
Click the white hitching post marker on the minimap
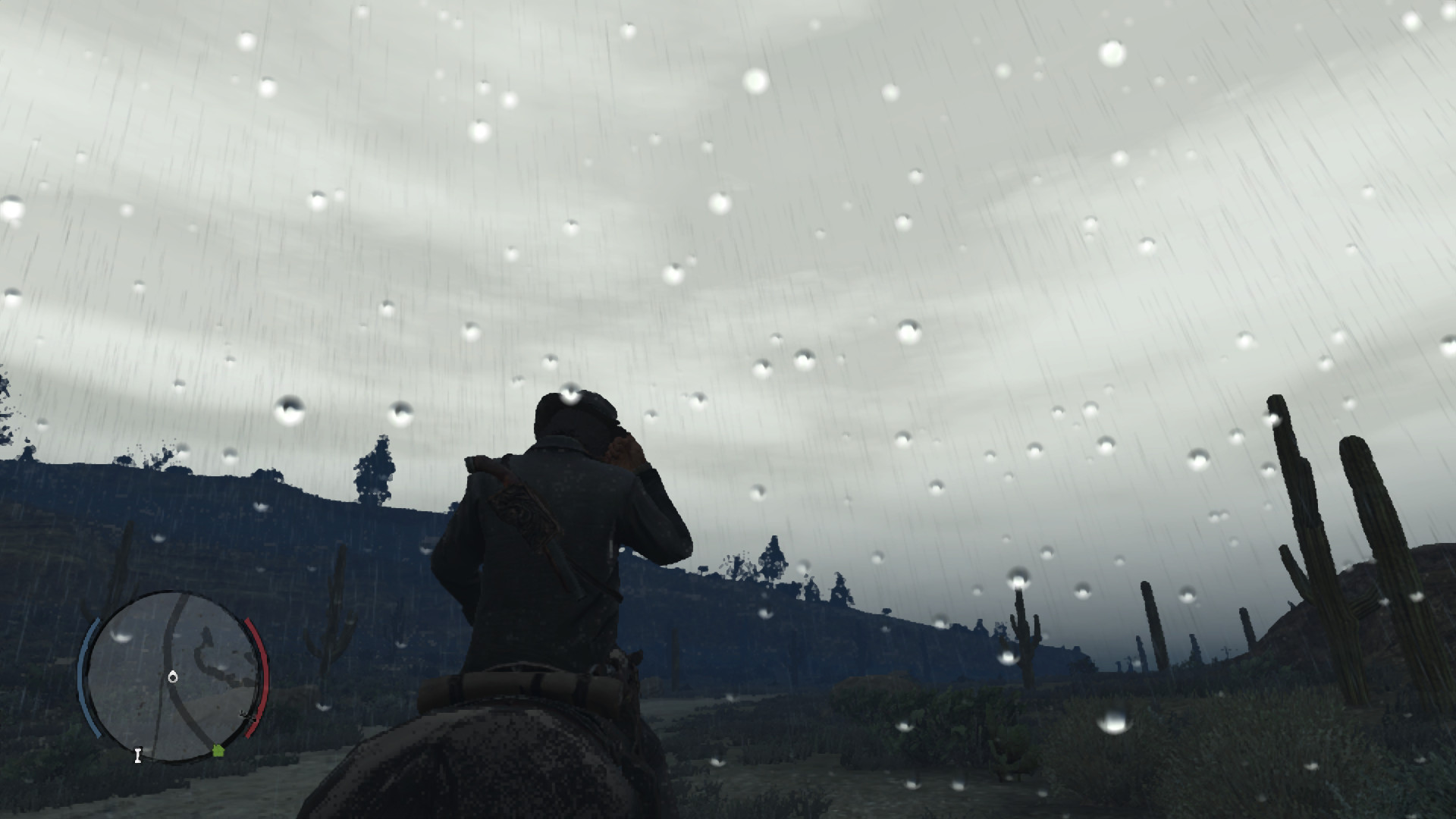[138, 755]
